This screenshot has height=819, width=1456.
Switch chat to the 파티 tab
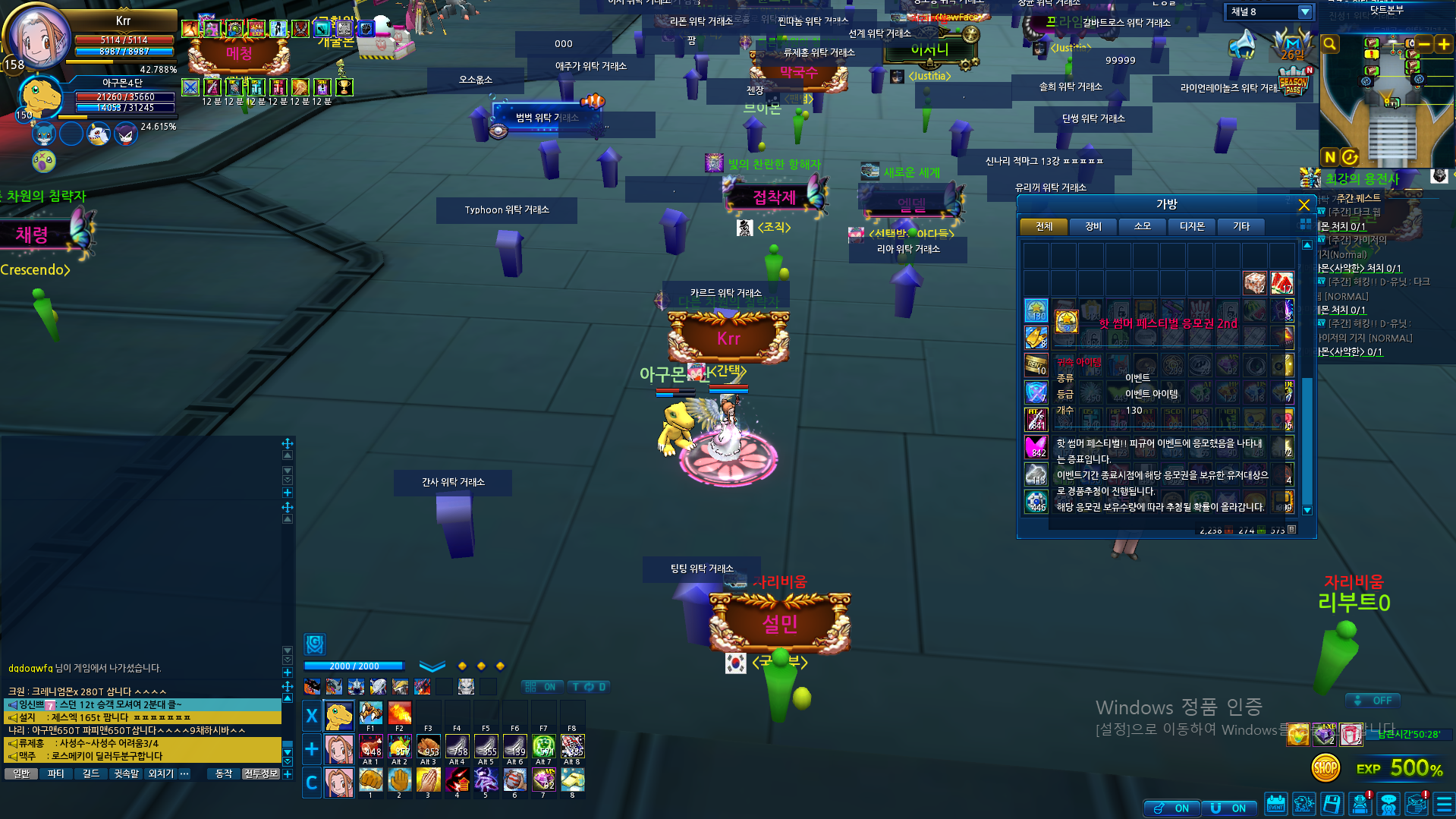55,773
